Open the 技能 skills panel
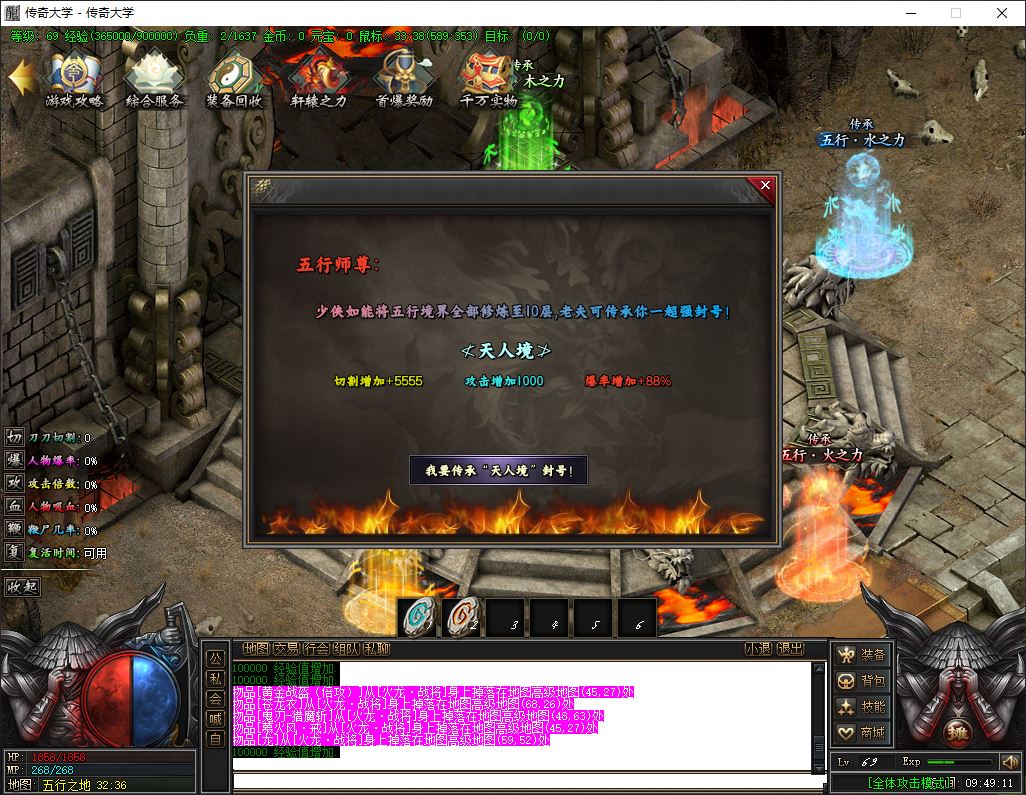Image resolution: width=1026 pixels, height=795 pixels. click(x=862, y=707)
